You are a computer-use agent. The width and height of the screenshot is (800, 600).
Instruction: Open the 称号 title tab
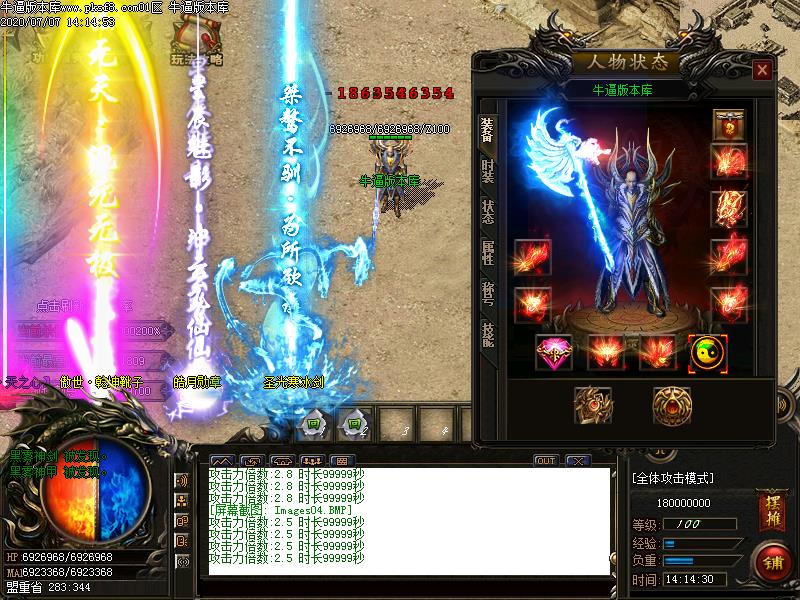[x=487, y=293]
